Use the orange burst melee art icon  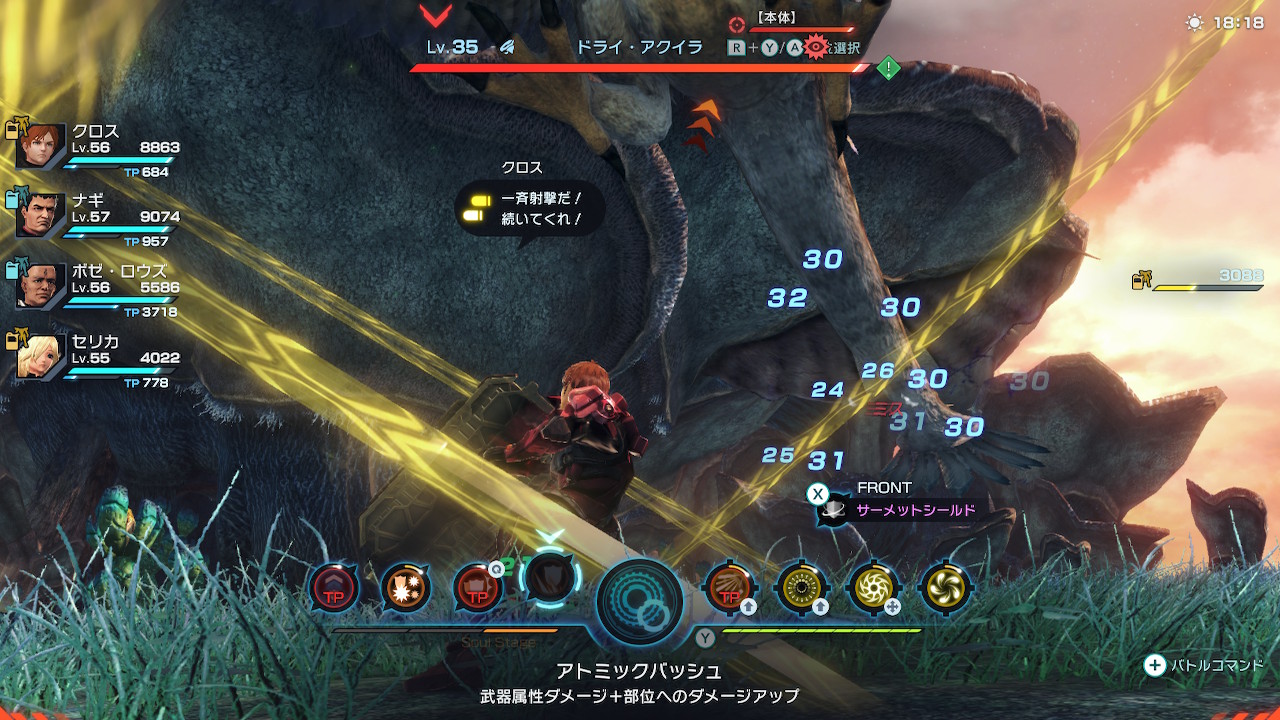[x=405, y=587]
